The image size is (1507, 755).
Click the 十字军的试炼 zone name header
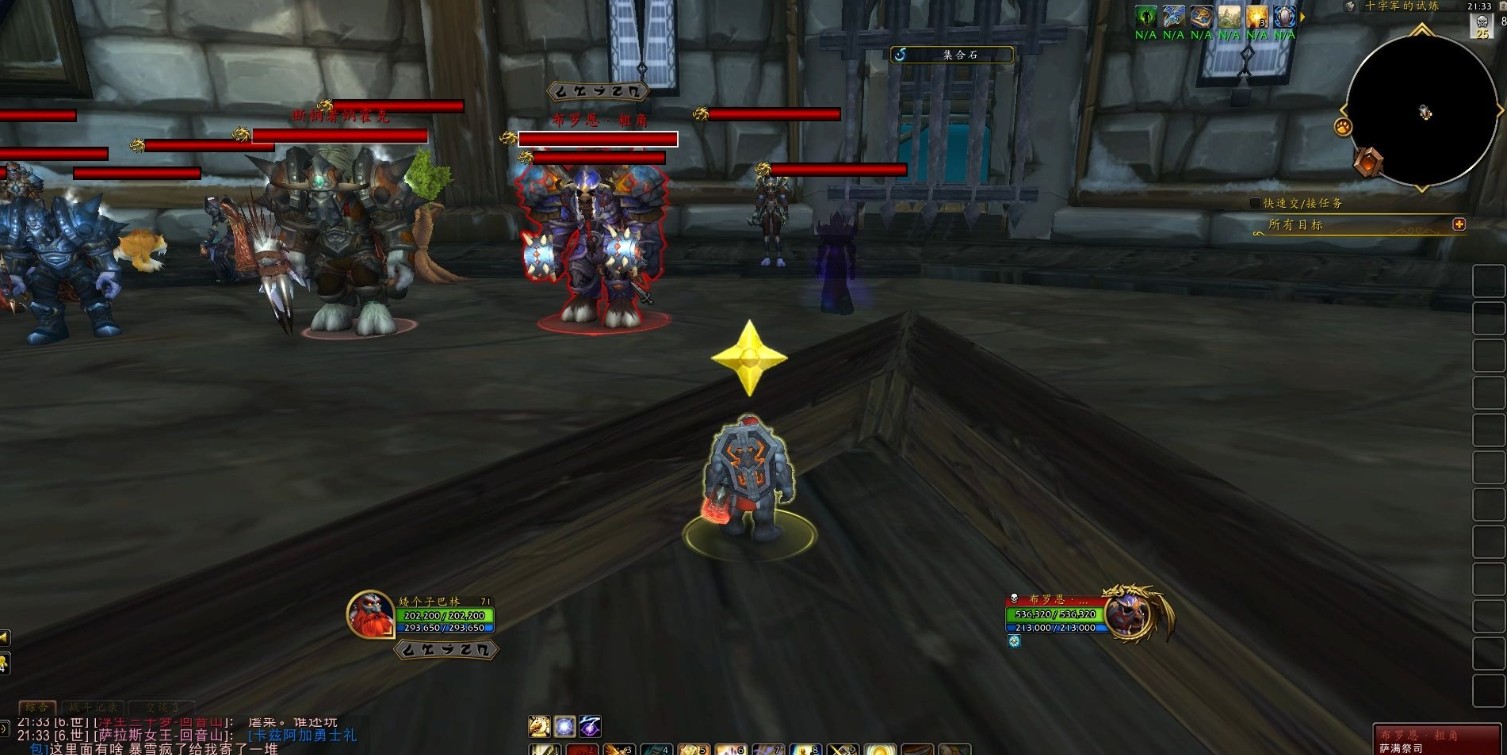coord(1401,6)
